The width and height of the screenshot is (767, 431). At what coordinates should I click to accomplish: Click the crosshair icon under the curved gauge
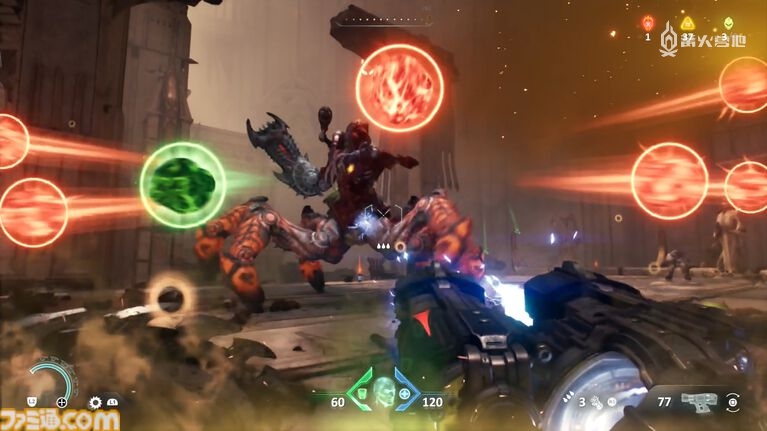[x=62, y=402]
